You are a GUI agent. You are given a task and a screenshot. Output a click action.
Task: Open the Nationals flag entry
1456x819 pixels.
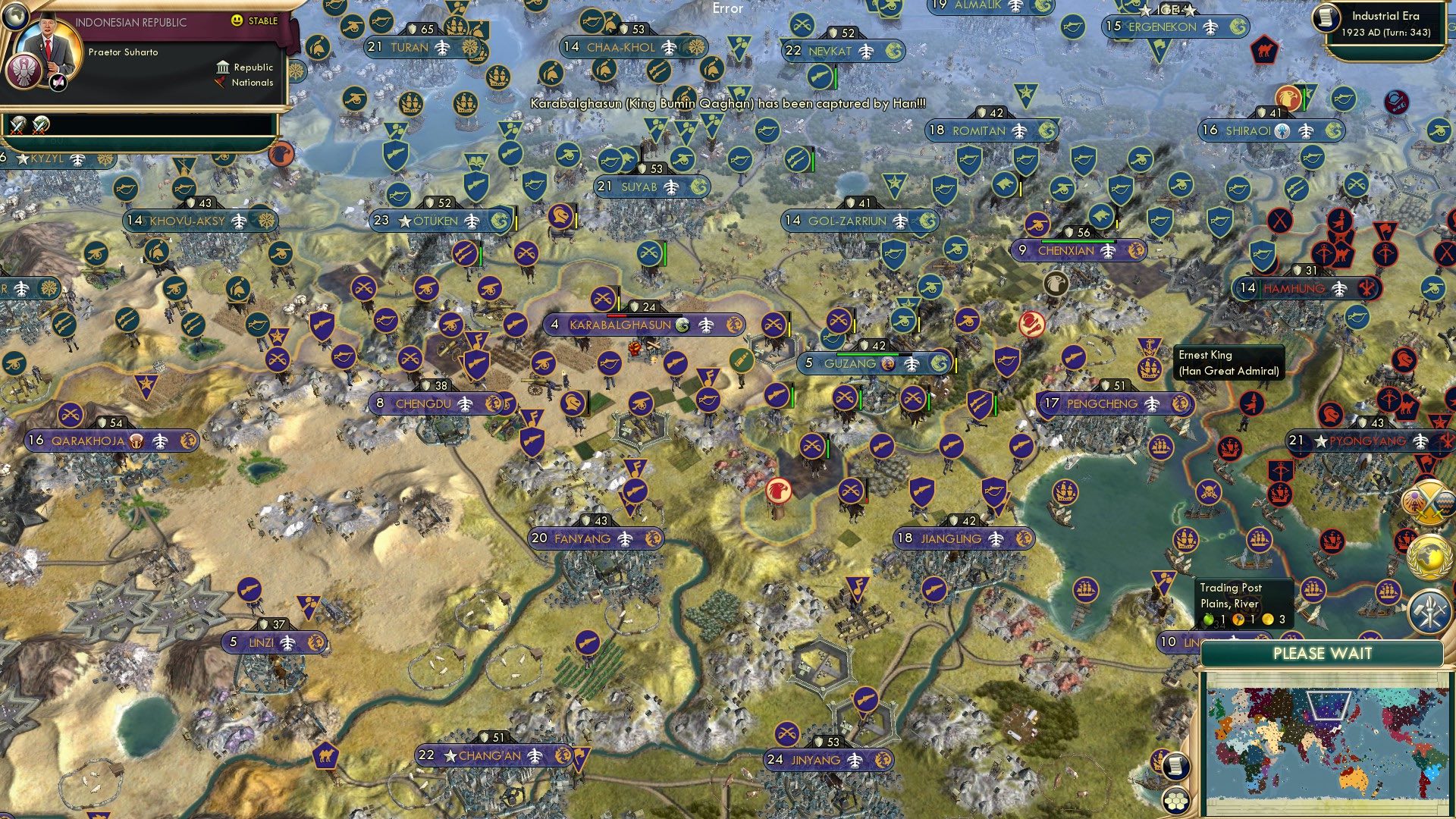pos(251,83)
